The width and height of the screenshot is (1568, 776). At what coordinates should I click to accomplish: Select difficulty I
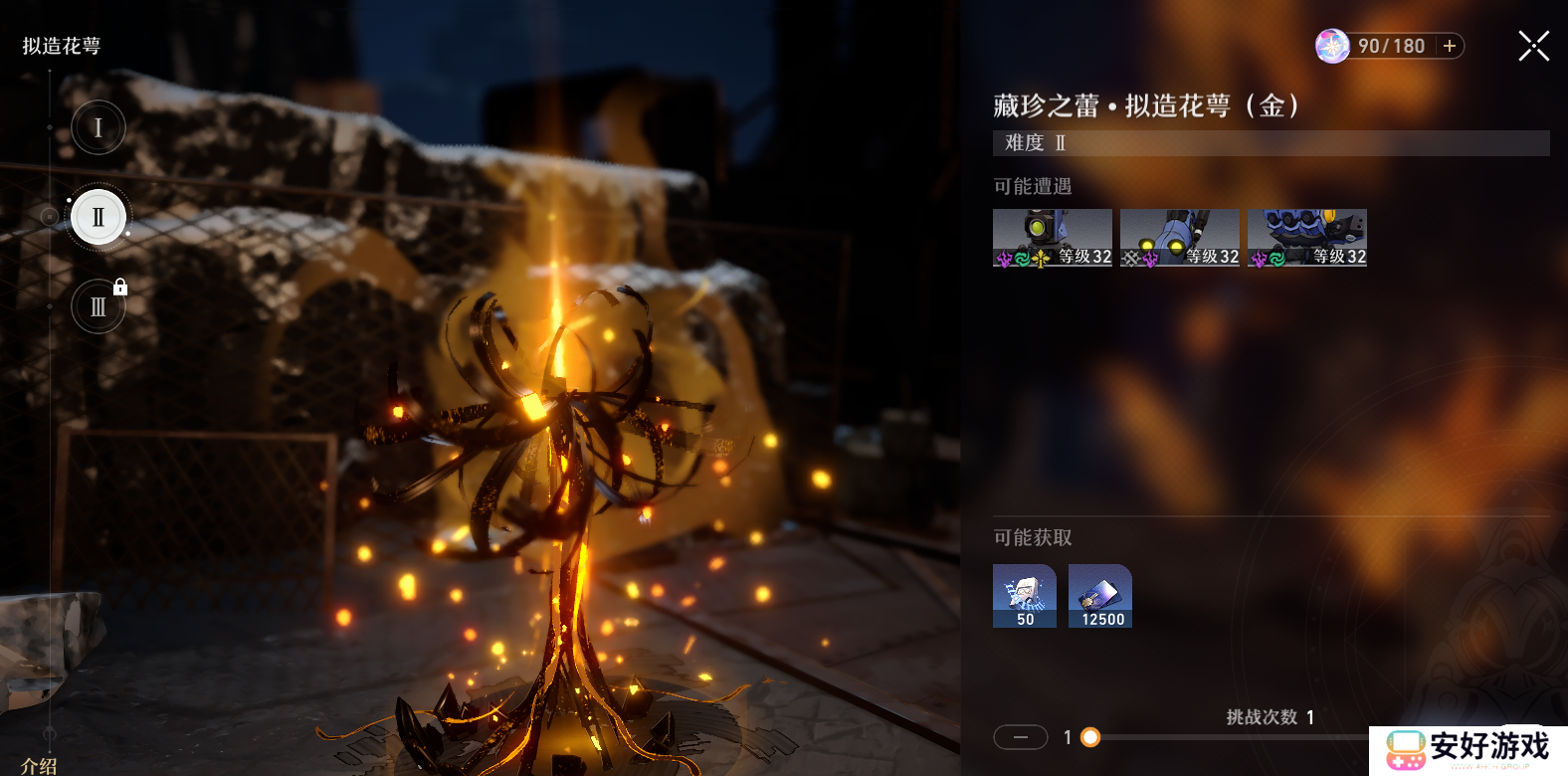click(98, 127)
